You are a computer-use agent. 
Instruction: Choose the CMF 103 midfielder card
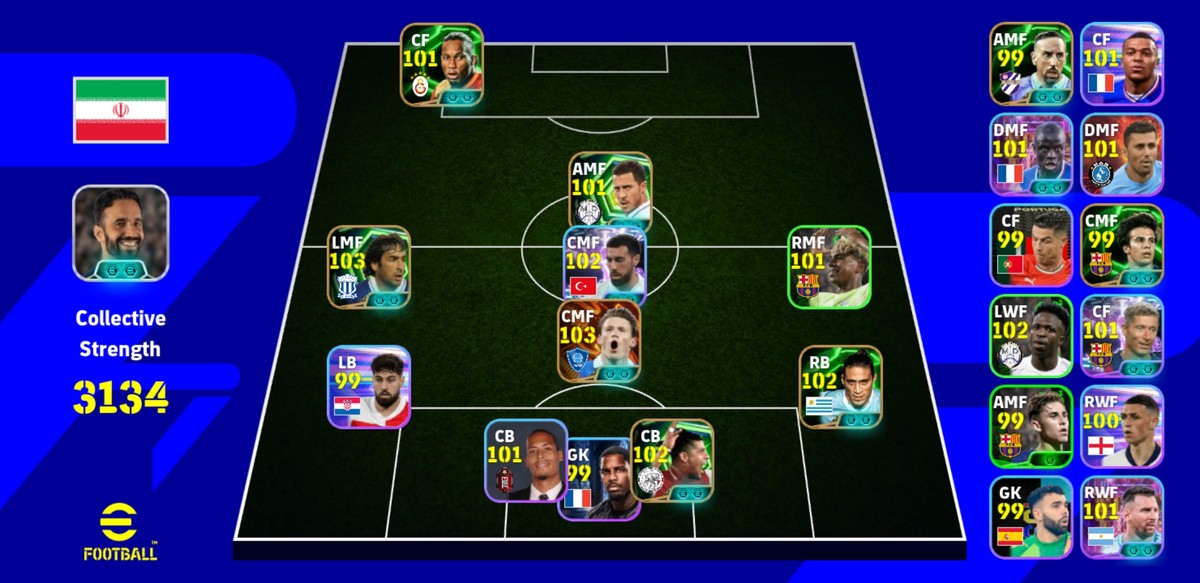click(x=600, y=342)
